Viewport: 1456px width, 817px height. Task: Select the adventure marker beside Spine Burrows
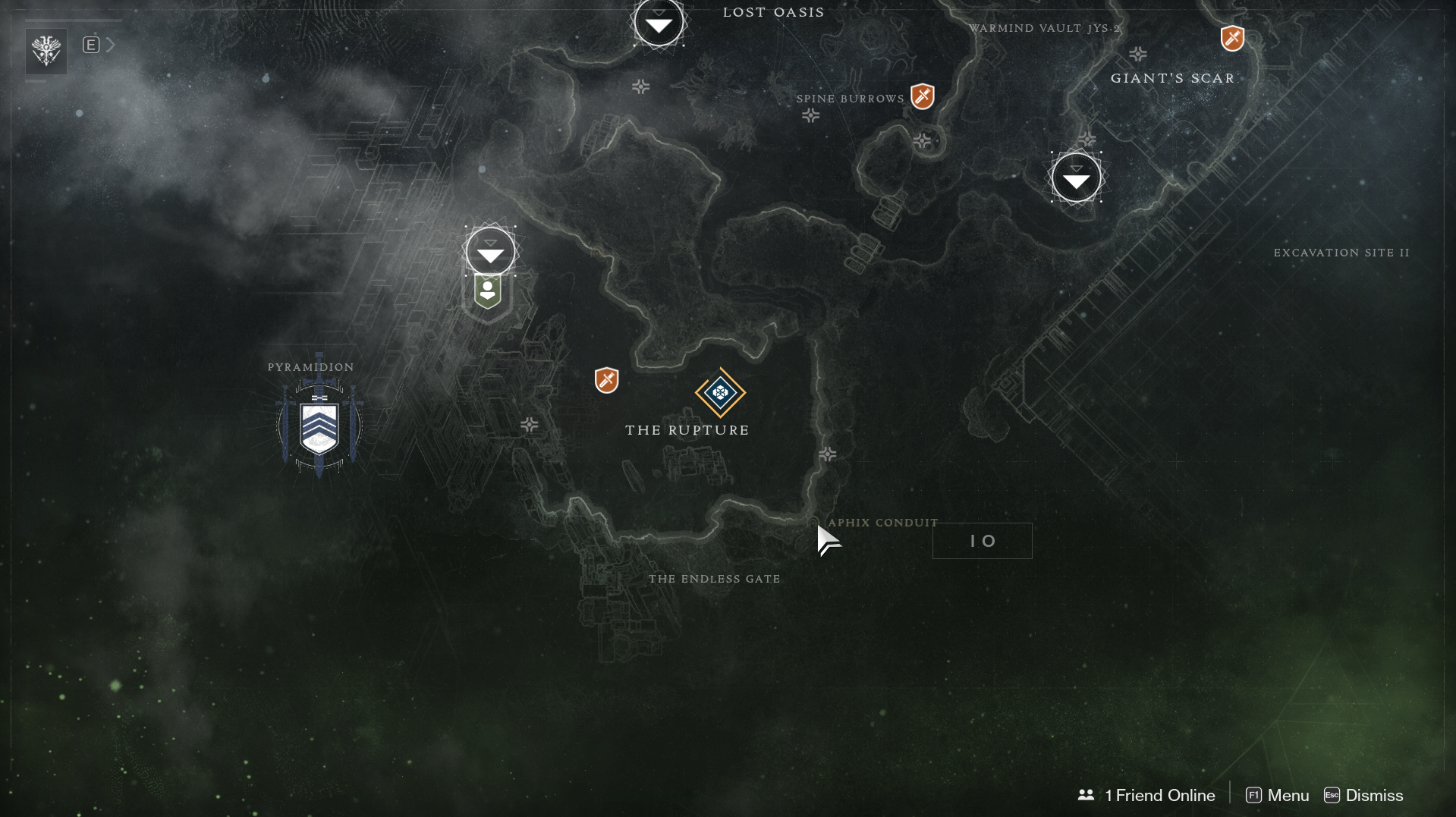click(x=922, y=96)
